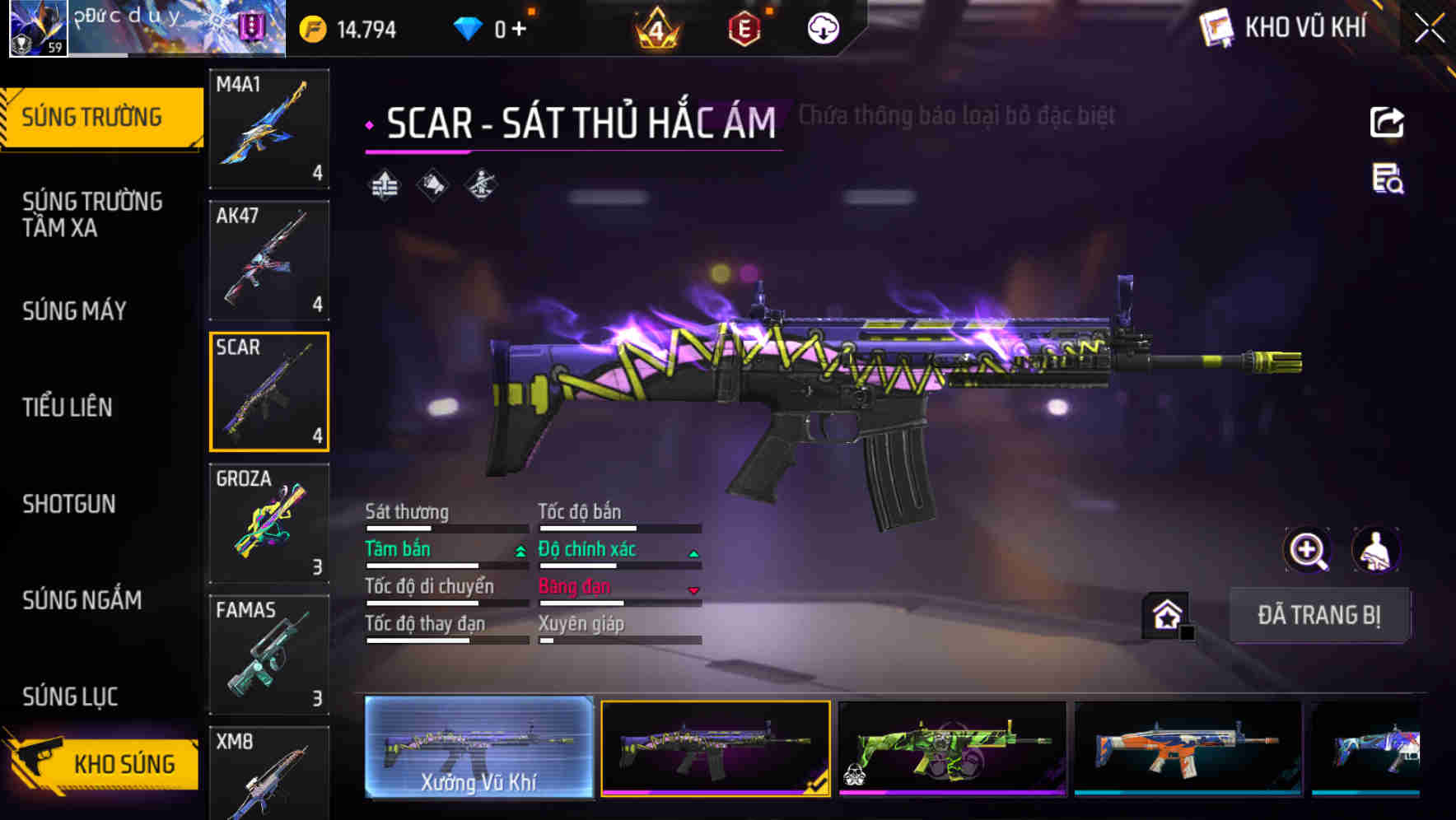Toggle the green arrow on Tầm bắn stat
Screen dimensions: 1456x820
[x=520, y=552]
